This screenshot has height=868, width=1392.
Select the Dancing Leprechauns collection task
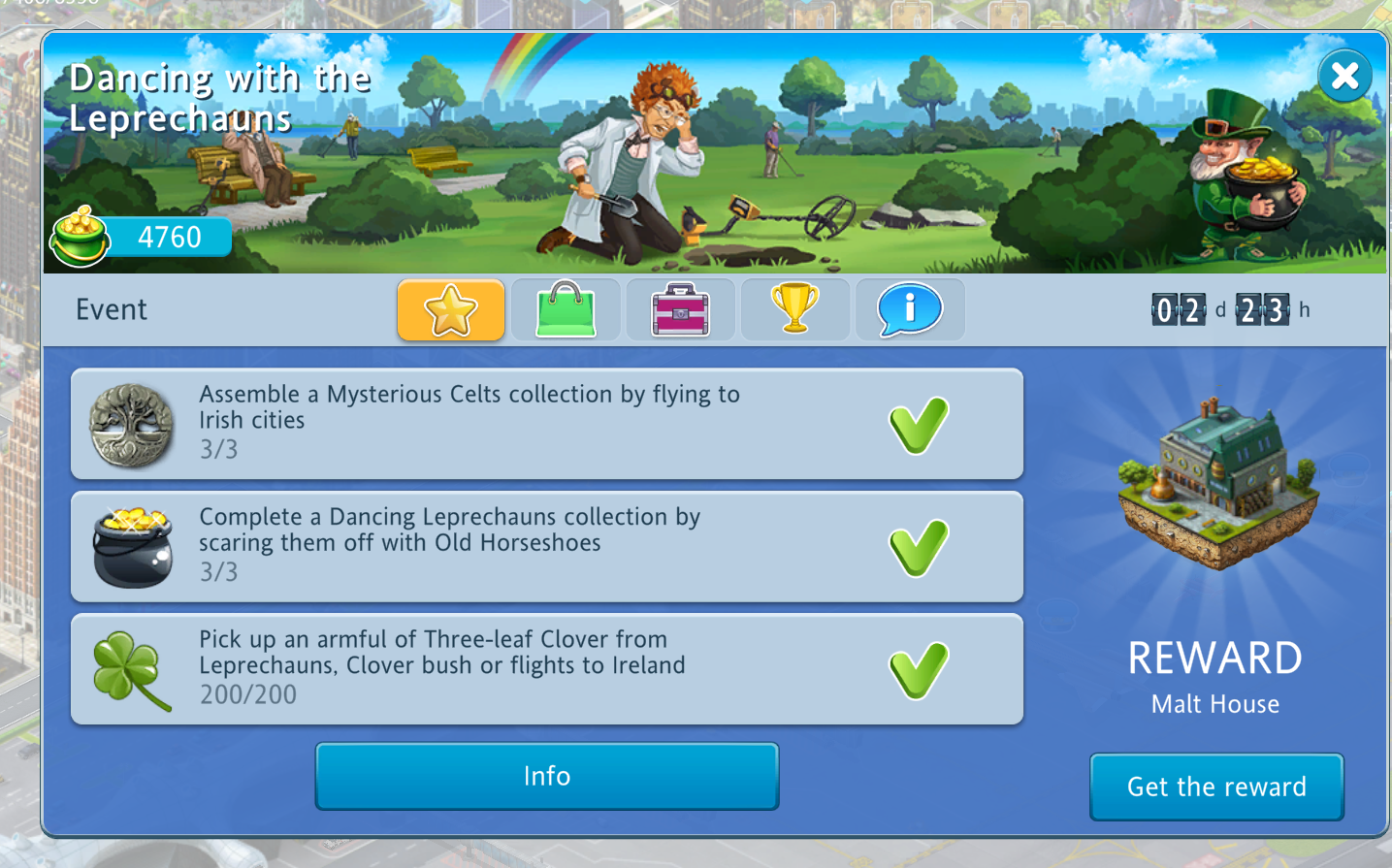click(547, 546)
